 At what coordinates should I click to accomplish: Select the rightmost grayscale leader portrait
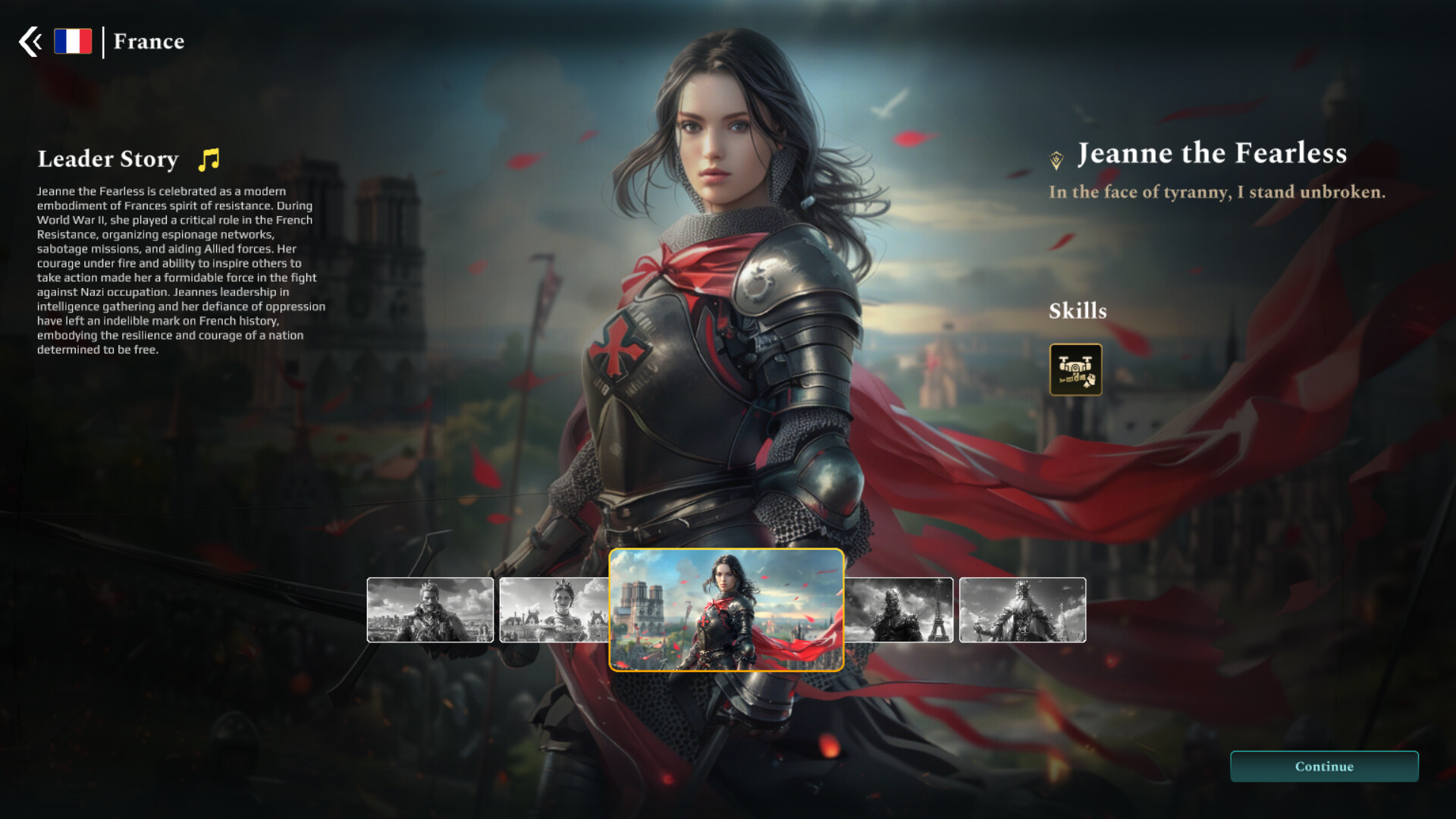(1023, 610)
